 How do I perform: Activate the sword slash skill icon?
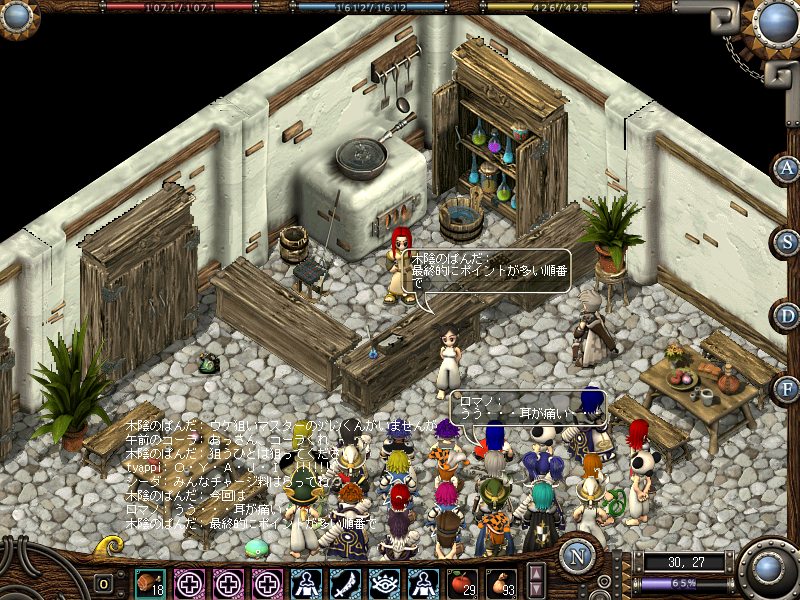(345, 582)
